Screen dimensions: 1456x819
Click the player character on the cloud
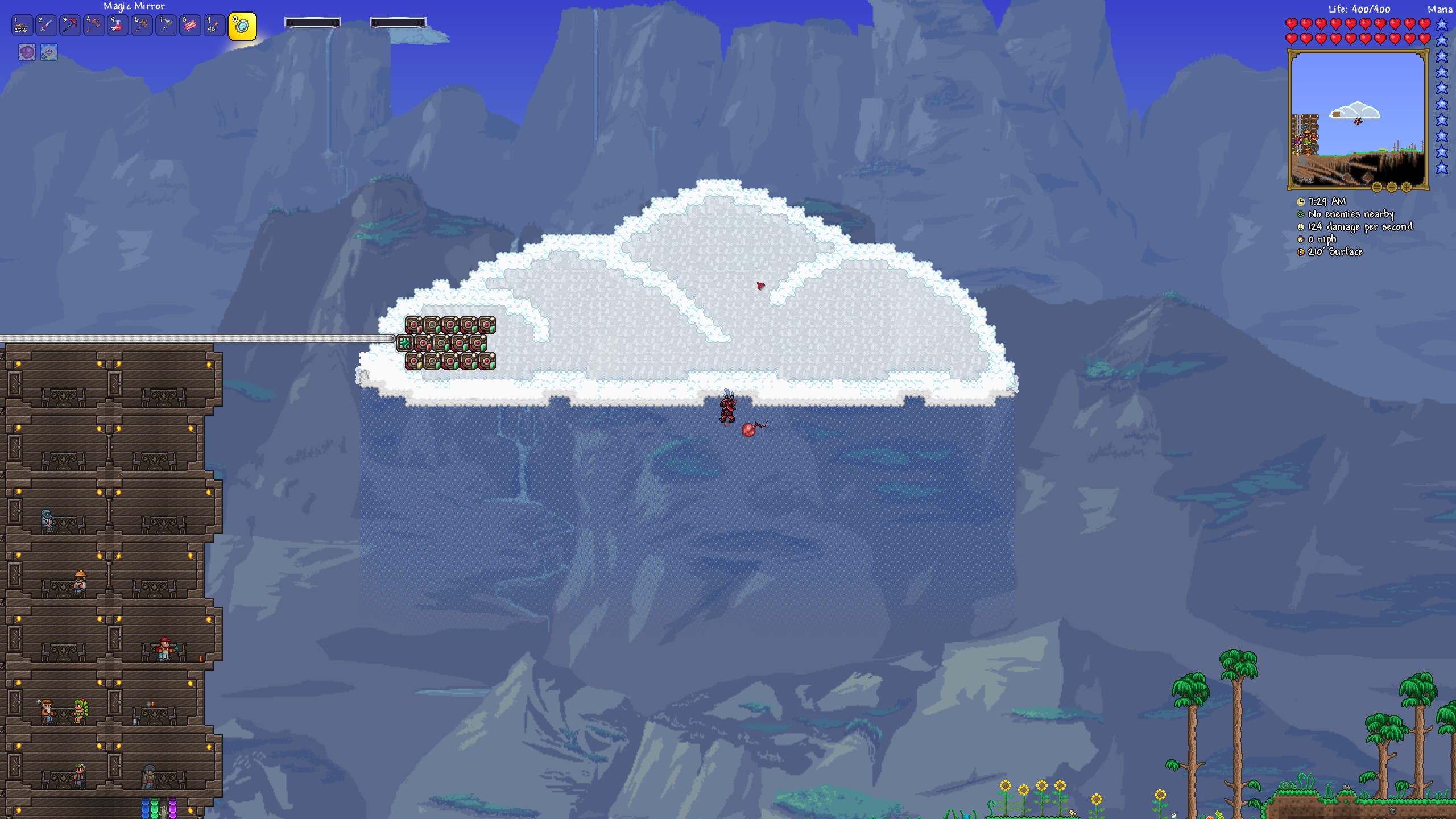click(x=728, y=409)
